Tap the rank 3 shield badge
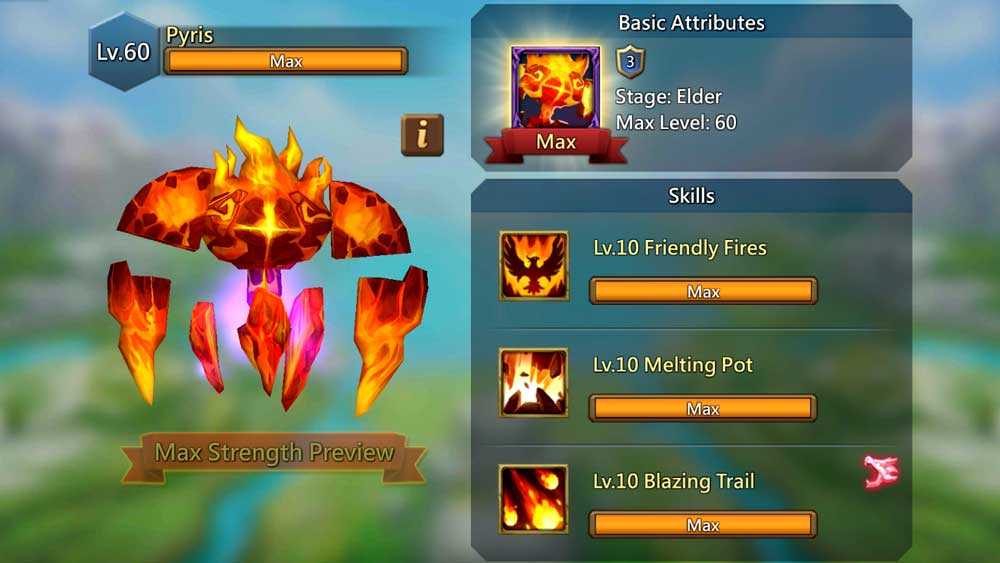The width and height of the screenshot is (1000, 563). pos(630,61)
